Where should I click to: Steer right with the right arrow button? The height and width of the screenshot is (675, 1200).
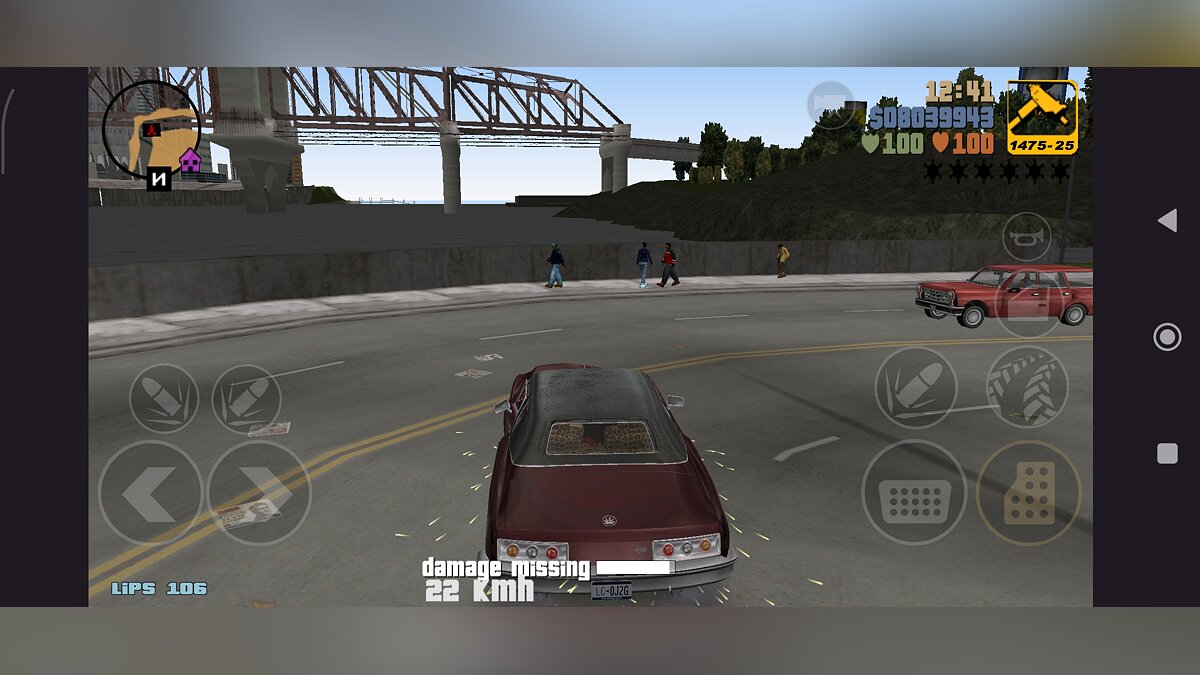(x=259, y=493)
